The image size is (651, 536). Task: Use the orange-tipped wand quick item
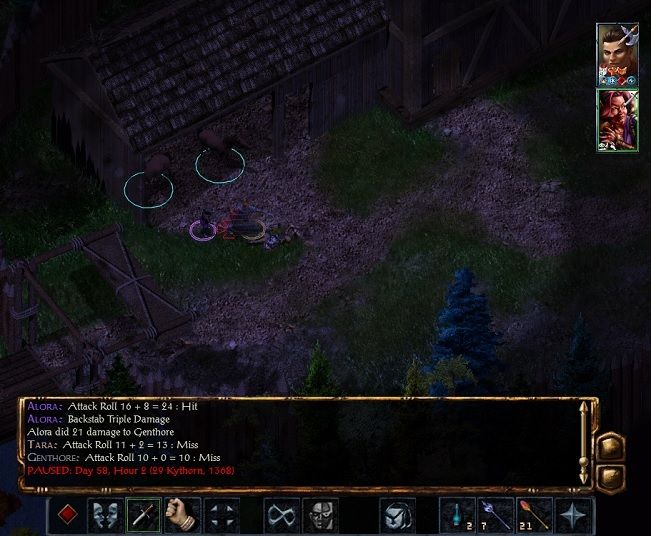(x=533, y=516)
